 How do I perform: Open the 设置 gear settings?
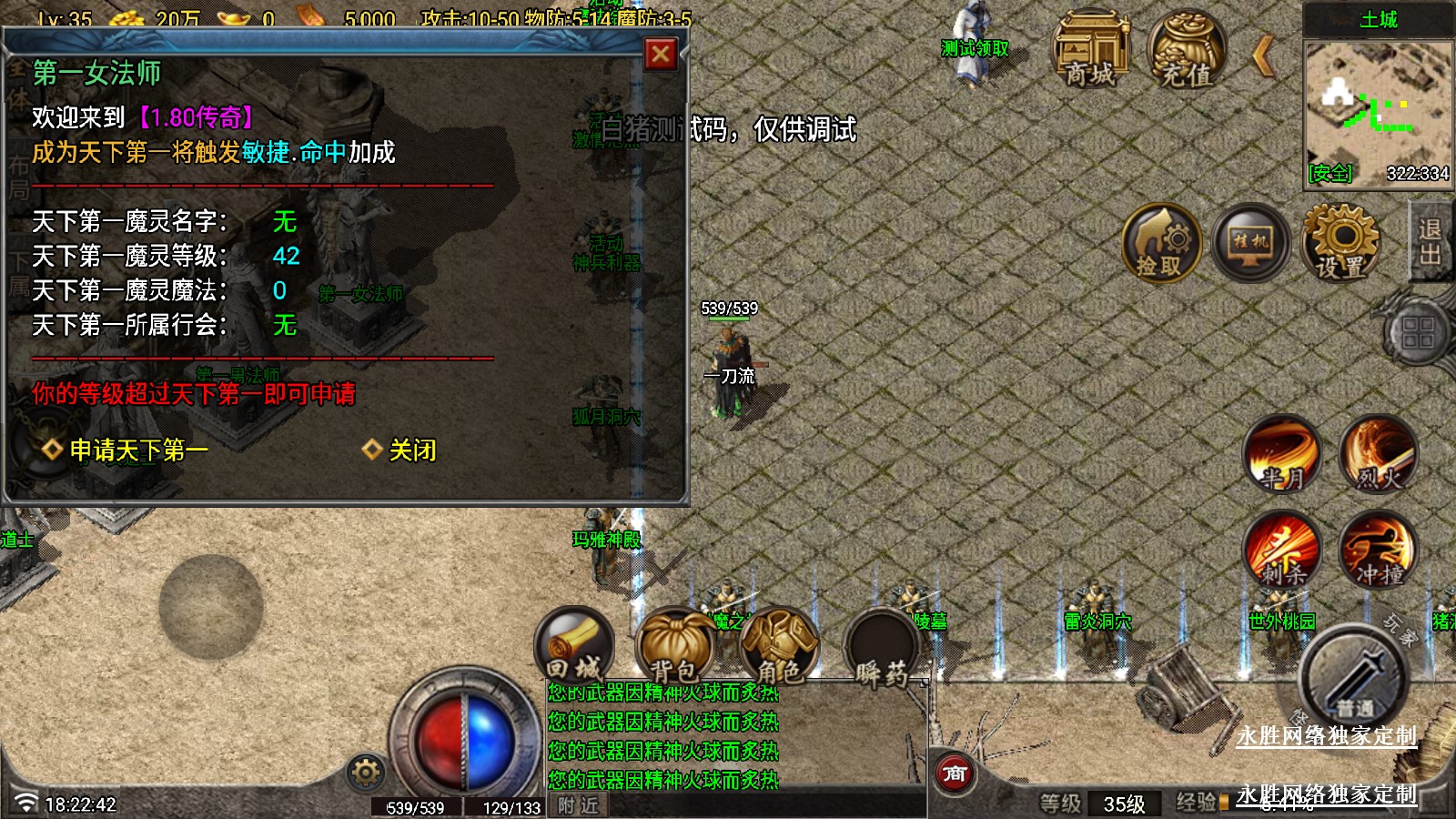click(1340, 243)
